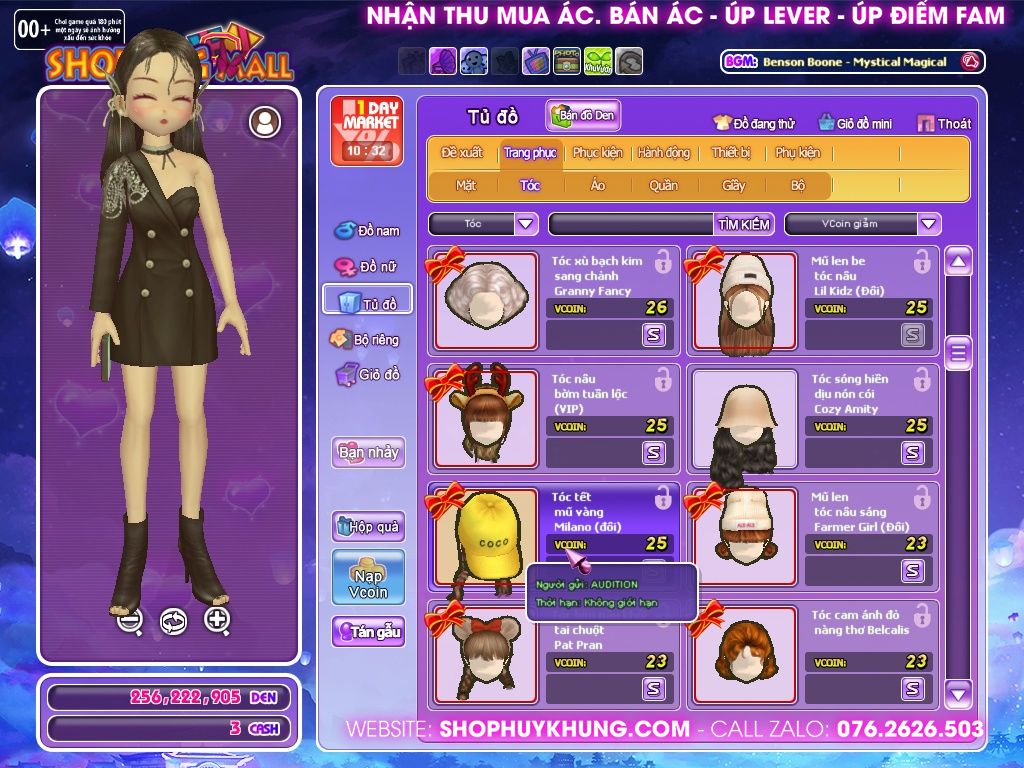Screen dimensions: 1024x768
Task: Choose the Giày subcategory
Action: 734,185
